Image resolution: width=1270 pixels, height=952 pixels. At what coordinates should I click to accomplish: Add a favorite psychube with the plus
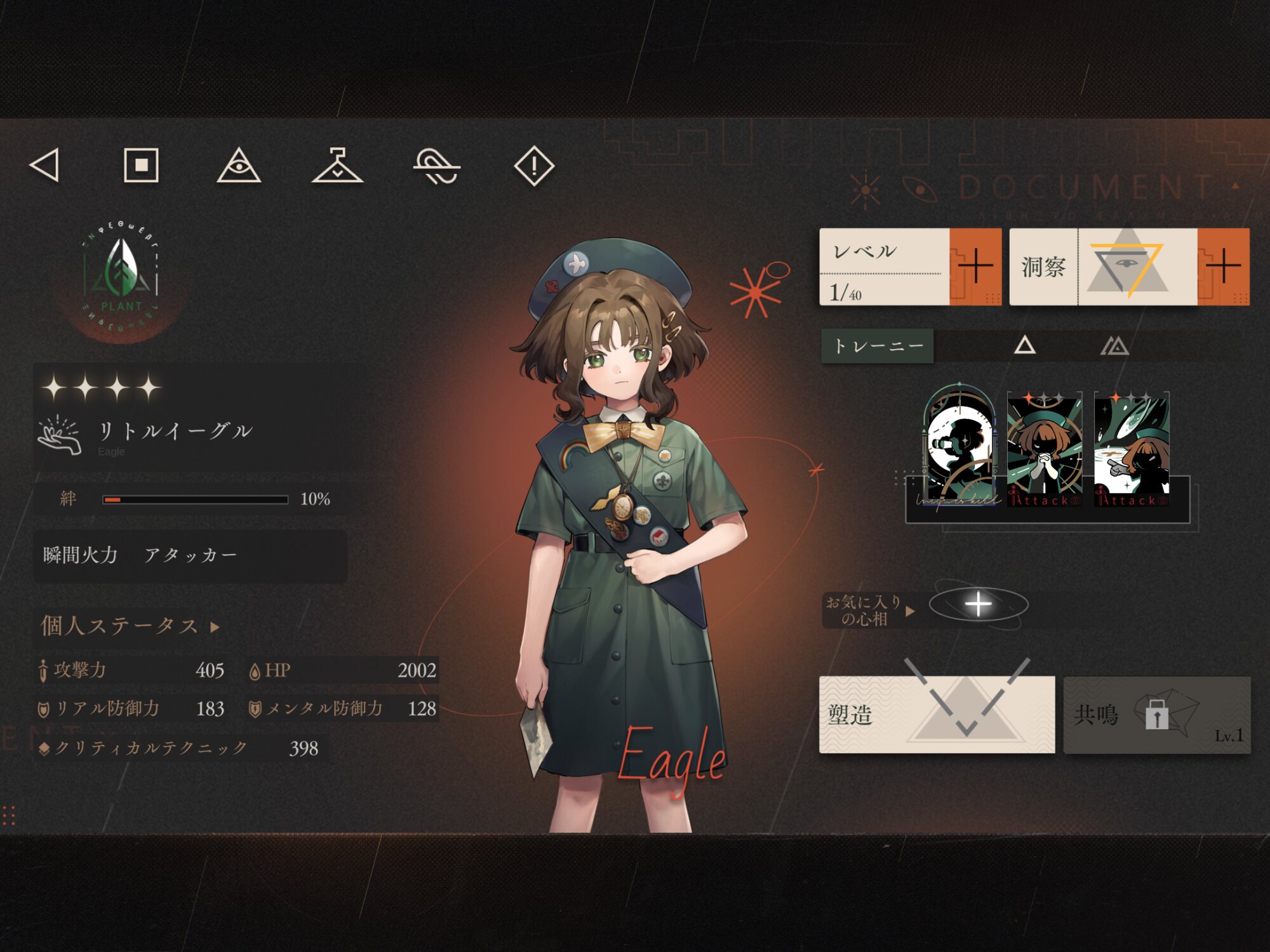(x=978, y=604)
